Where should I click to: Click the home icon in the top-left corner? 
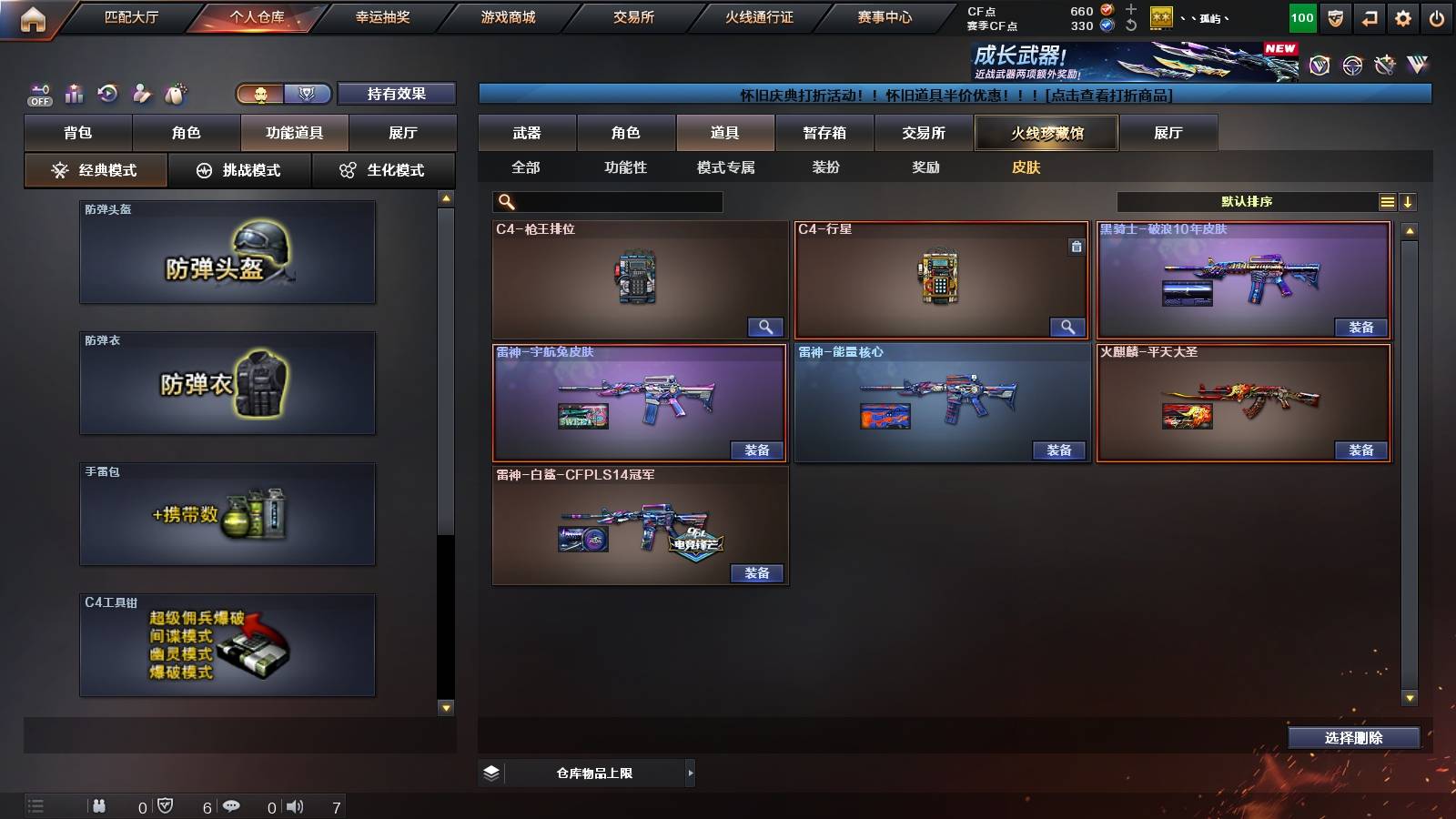[x=33, y=16]
